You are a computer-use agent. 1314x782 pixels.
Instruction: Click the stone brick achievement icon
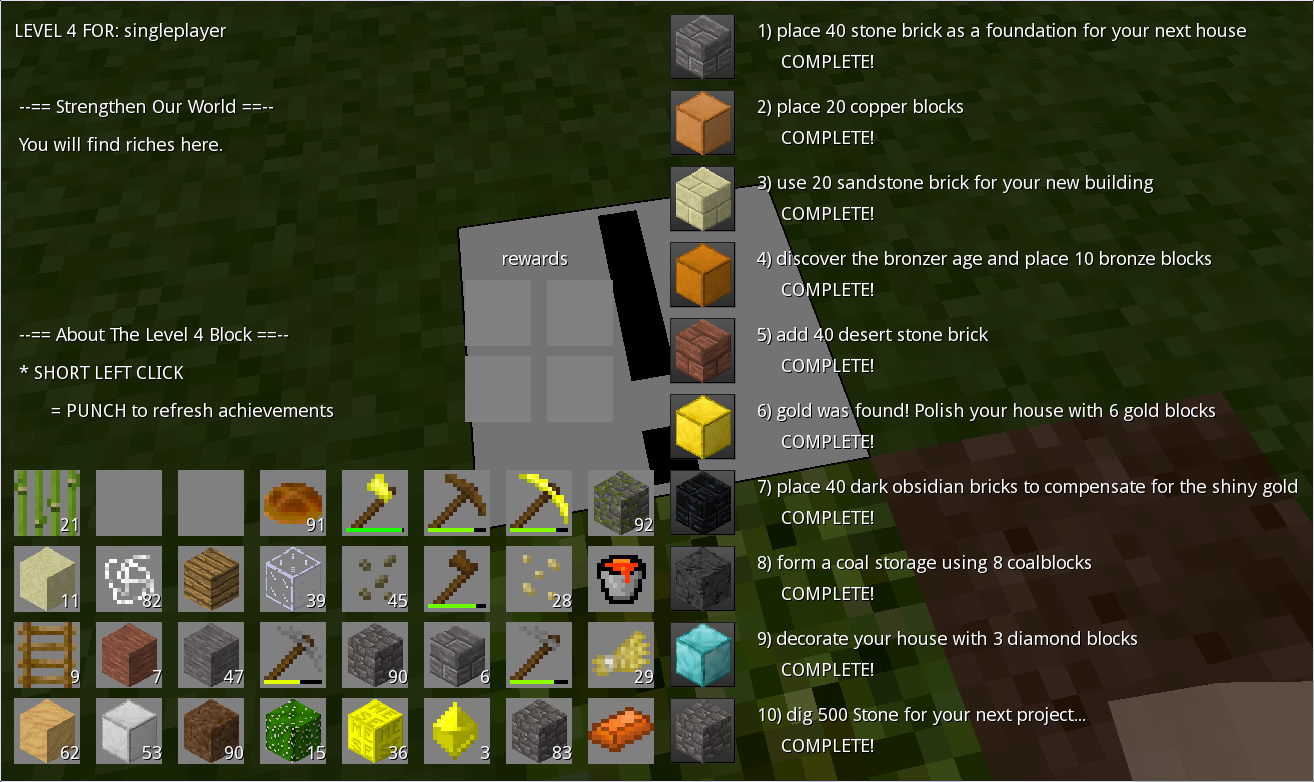[x=703, y=47]
